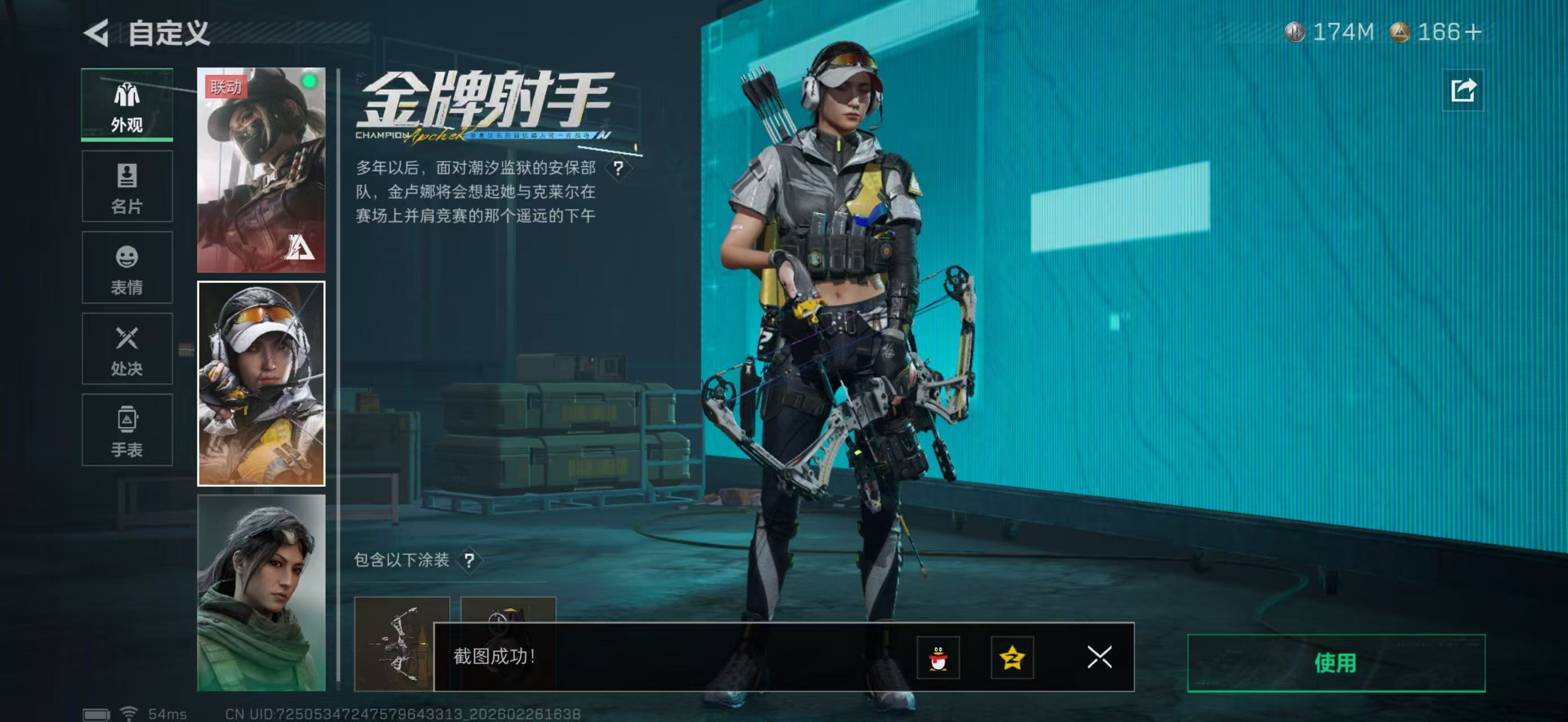Select the 处决 crossed-blades execution icon

click(x=127, y=349)
